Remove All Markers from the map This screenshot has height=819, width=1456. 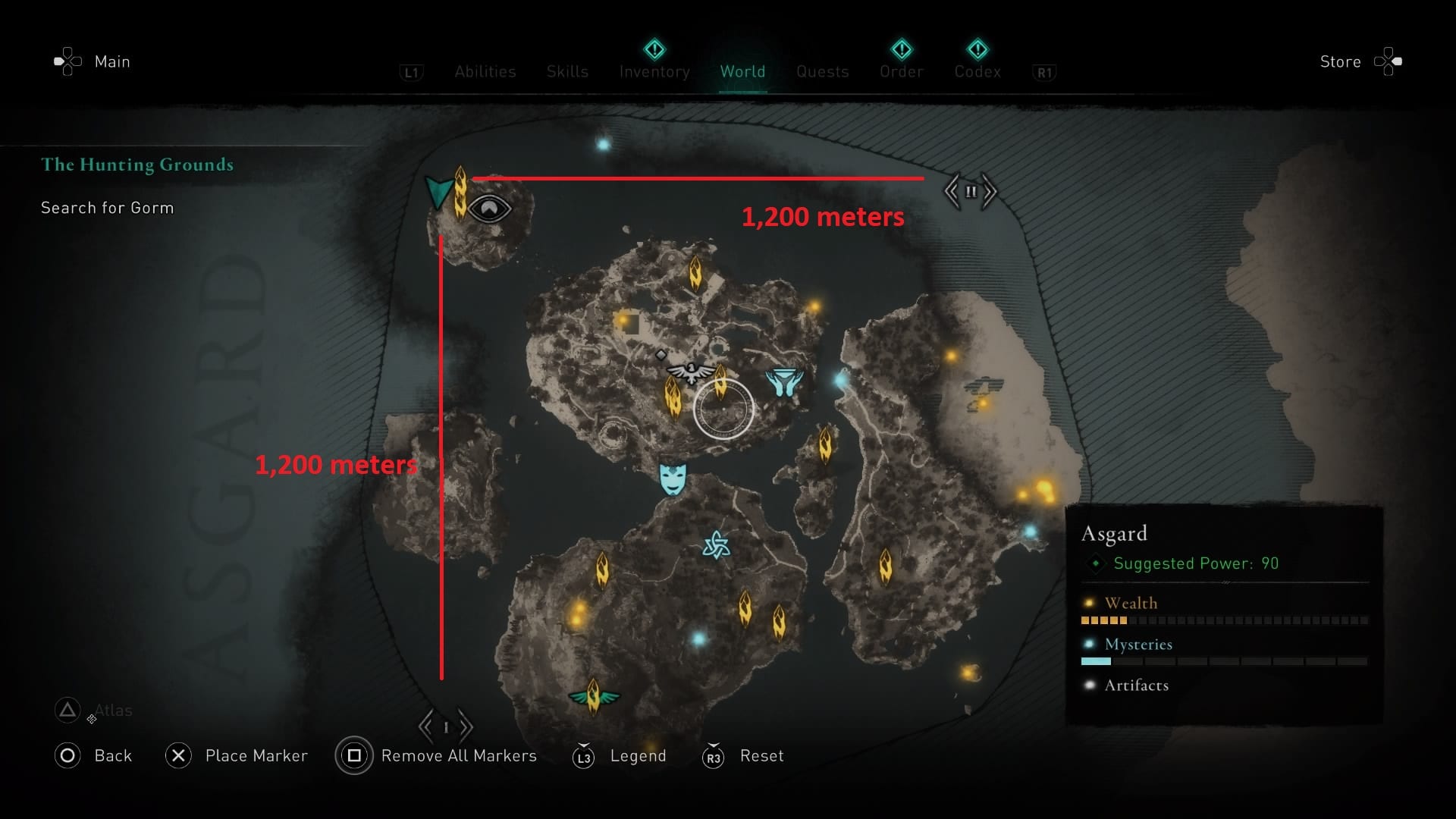[x=458, y=756]
